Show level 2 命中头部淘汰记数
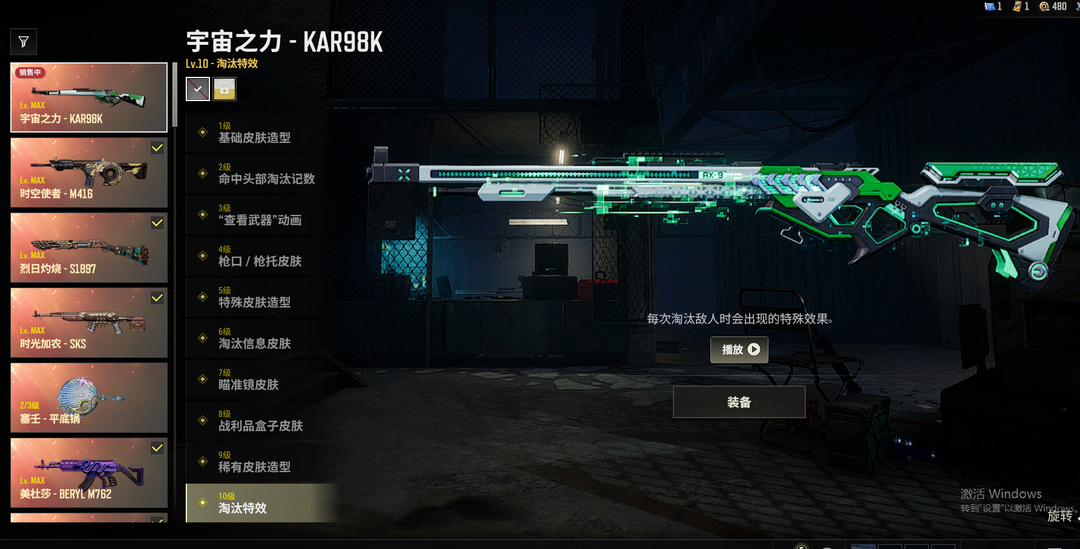 coord(265,174)
